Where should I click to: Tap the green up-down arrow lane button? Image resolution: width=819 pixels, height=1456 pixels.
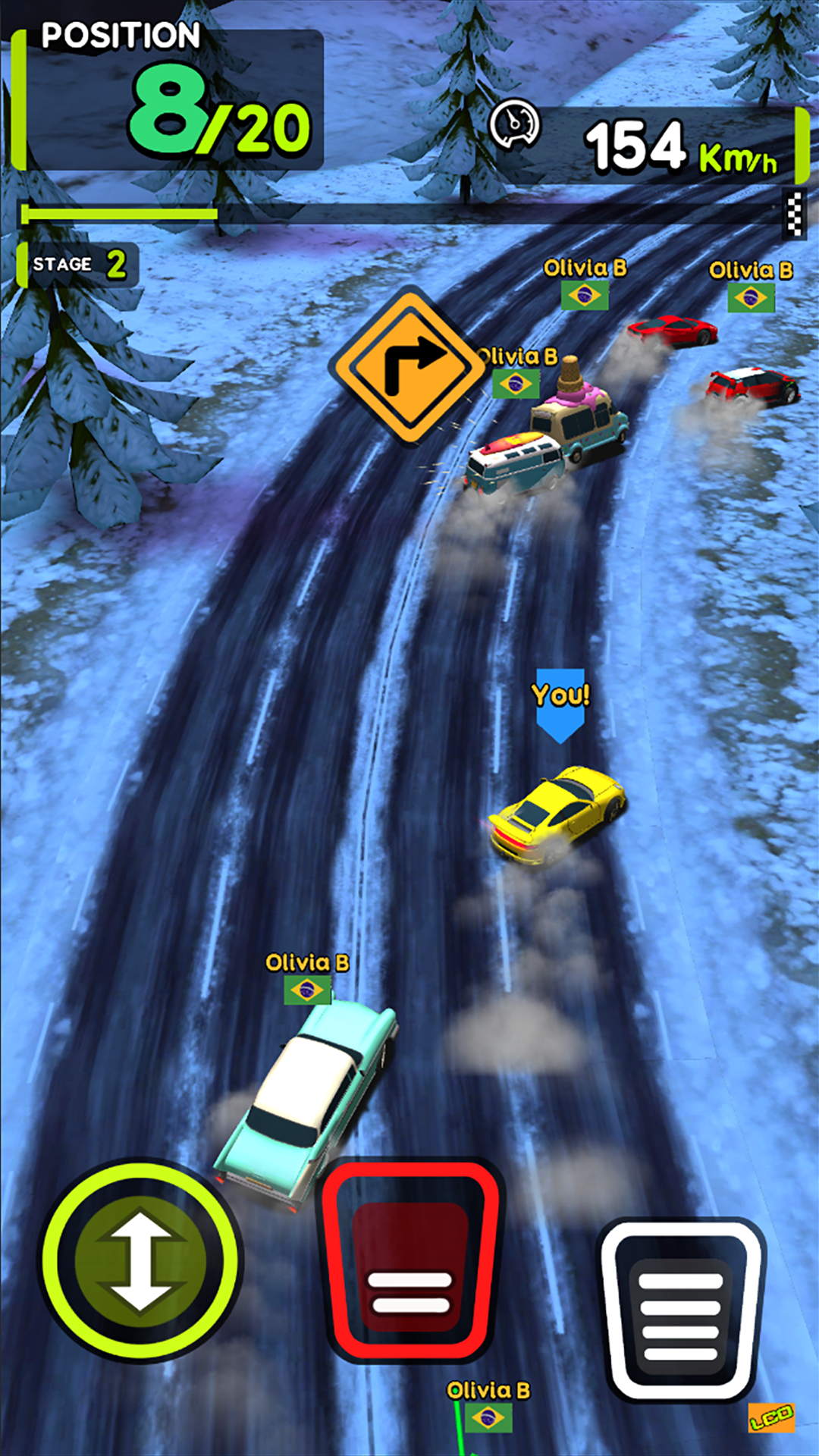[141, 1262]
